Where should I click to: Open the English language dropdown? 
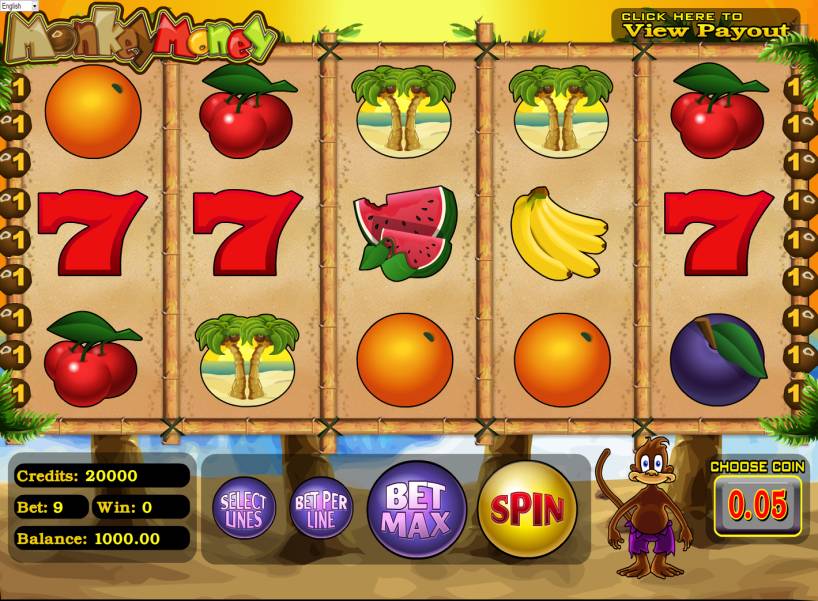[19, 6]
